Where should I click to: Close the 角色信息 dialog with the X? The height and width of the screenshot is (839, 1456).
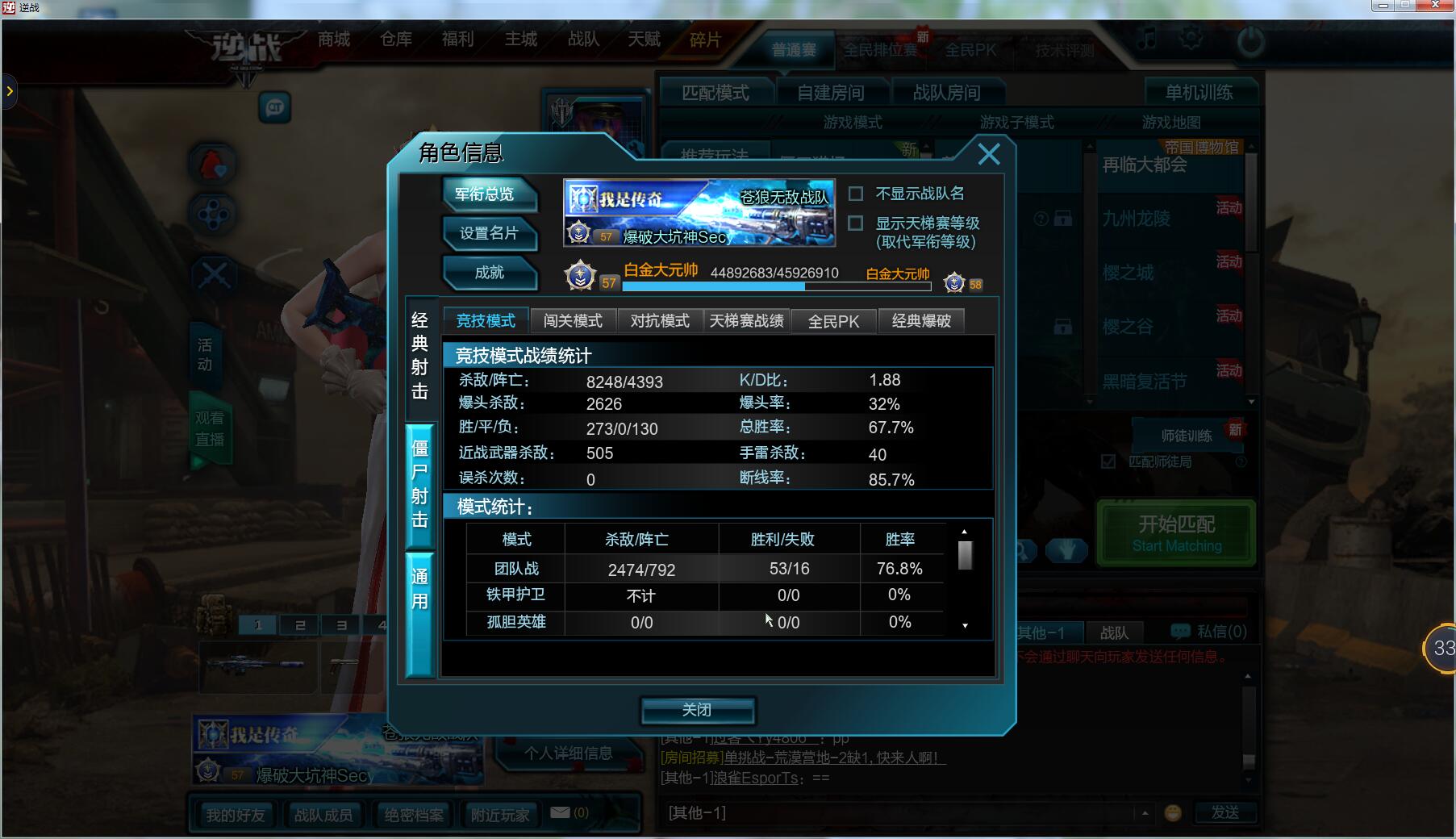[988, 154]
